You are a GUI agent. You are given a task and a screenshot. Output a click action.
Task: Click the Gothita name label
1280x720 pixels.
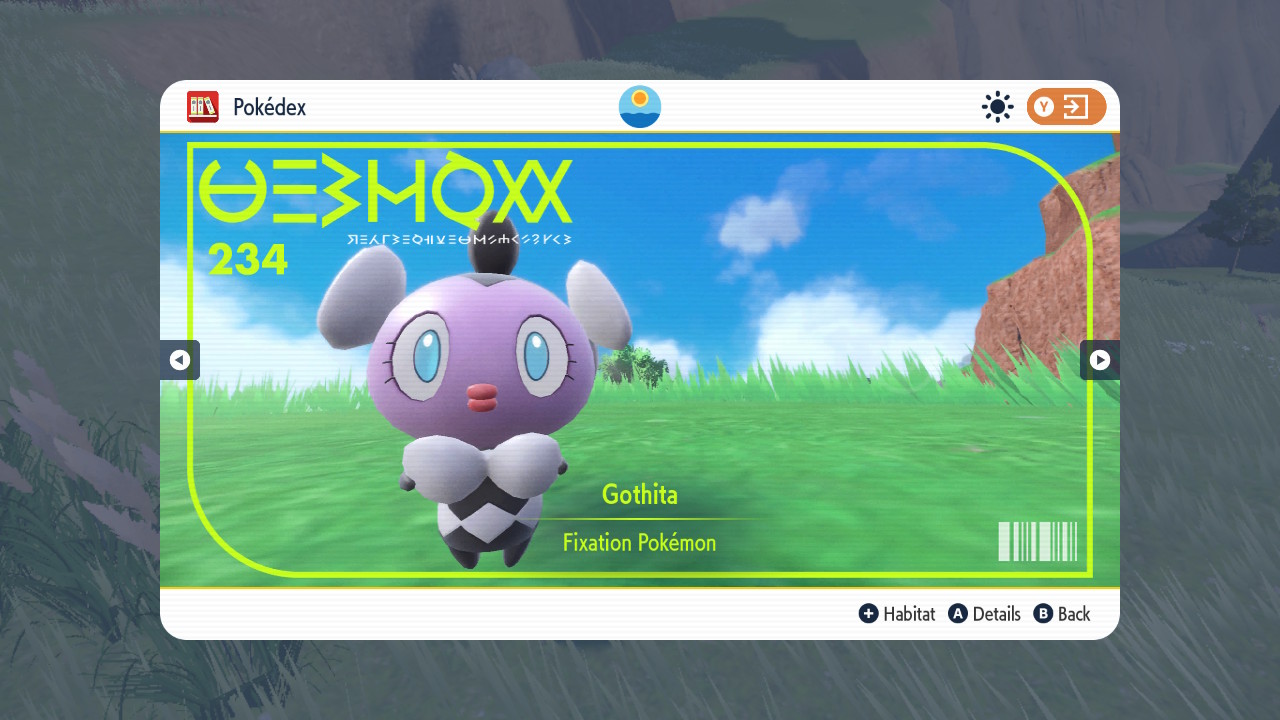[639, 494]
